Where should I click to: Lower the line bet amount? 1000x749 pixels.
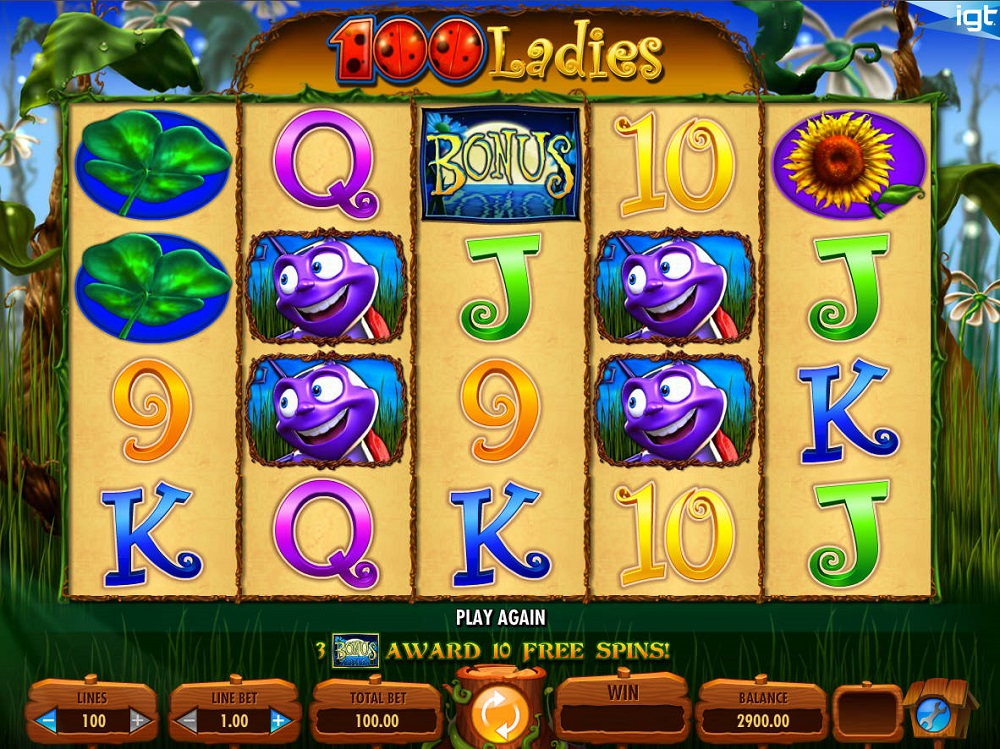(187, 719)
